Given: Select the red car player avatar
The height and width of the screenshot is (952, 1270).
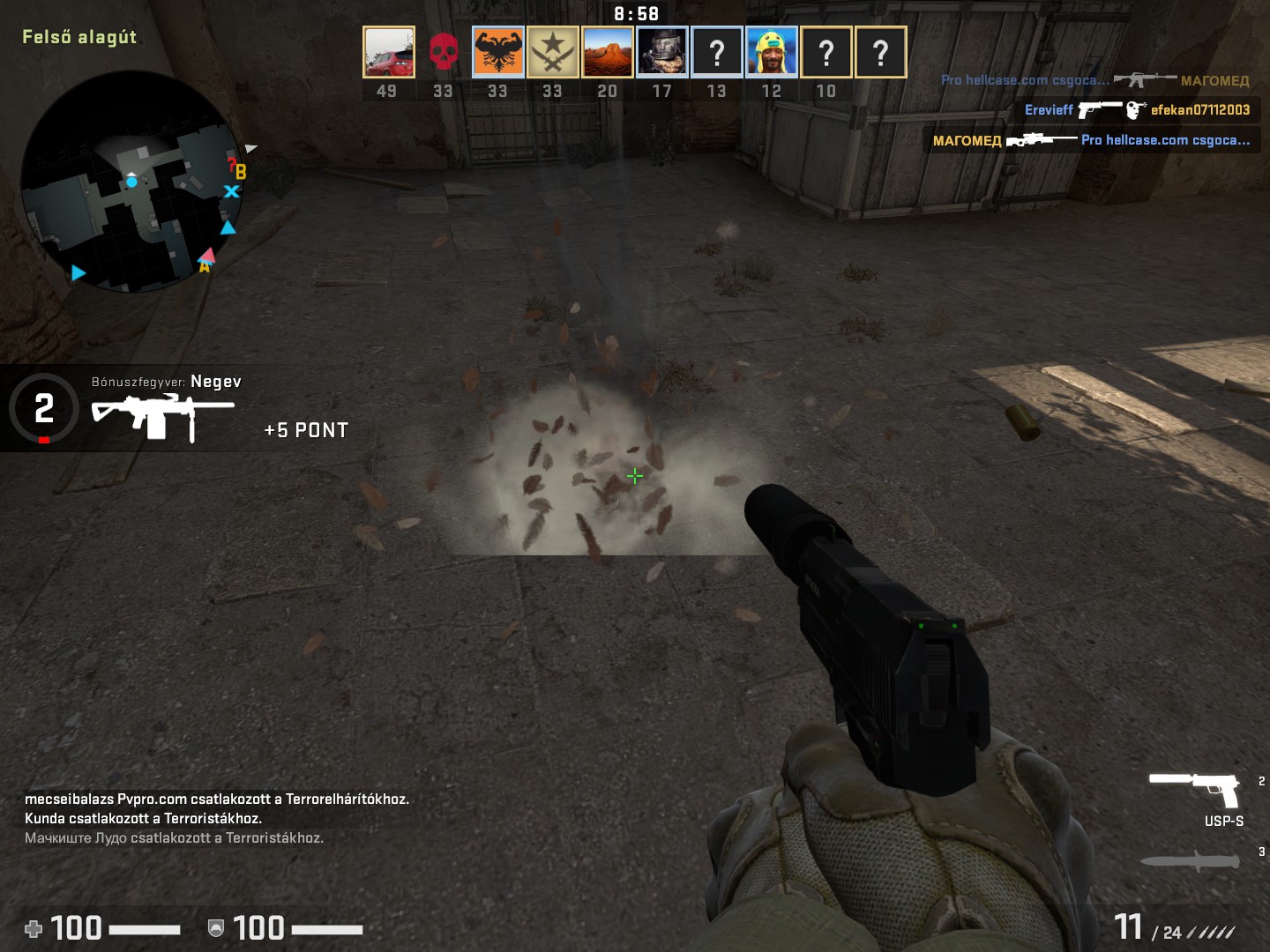Looking at the screenshot, I should pos(388,52).
